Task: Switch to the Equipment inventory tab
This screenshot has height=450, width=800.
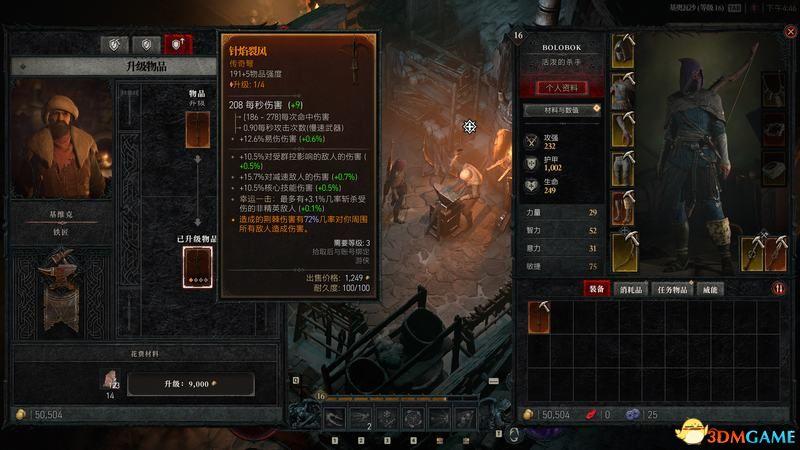Action: coord(595,289)
